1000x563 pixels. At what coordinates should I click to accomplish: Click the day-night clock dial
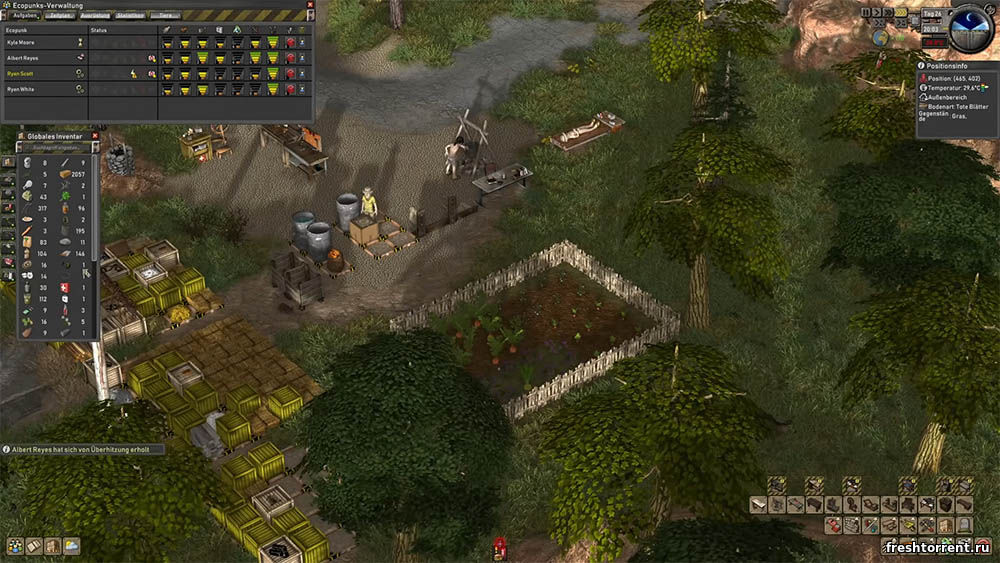(x=970, y=27)
